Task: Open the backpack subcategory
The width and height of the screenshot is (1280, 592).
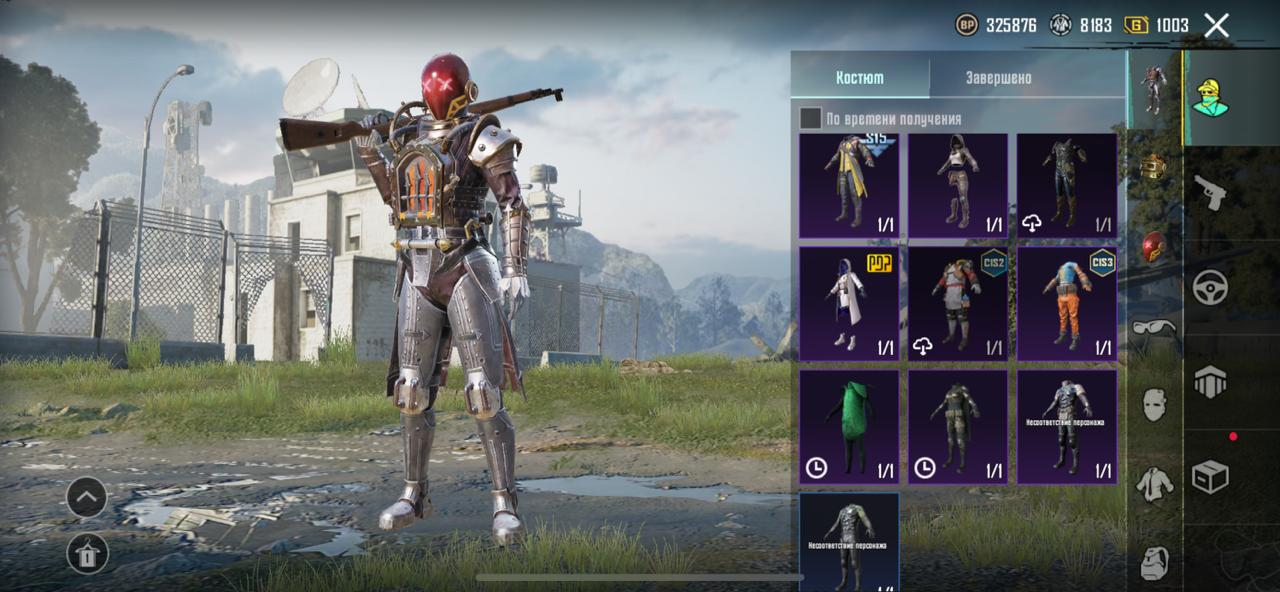Action: (x=1154, y=562)
